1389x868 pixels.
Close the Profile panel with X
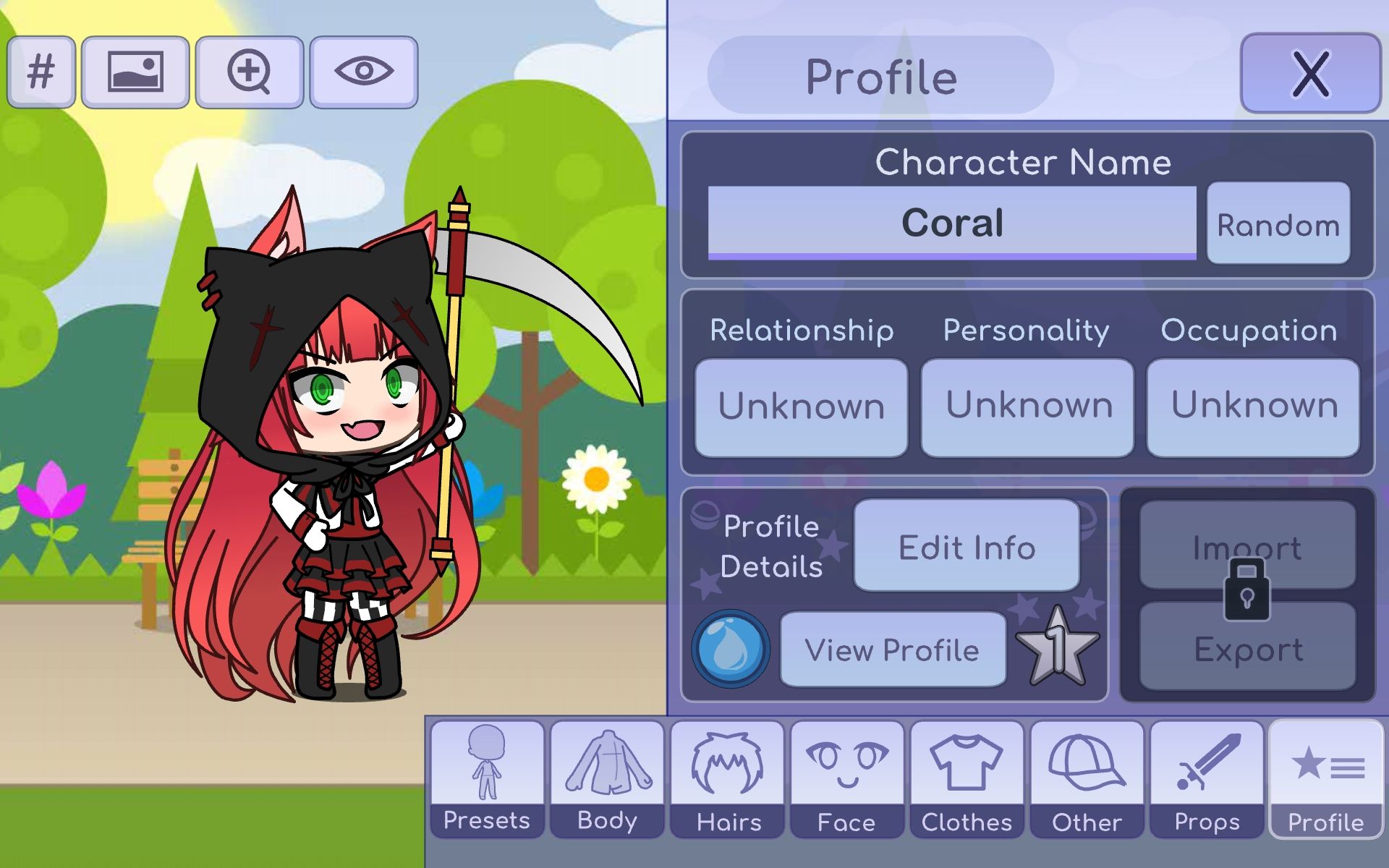coord(1310,74)
